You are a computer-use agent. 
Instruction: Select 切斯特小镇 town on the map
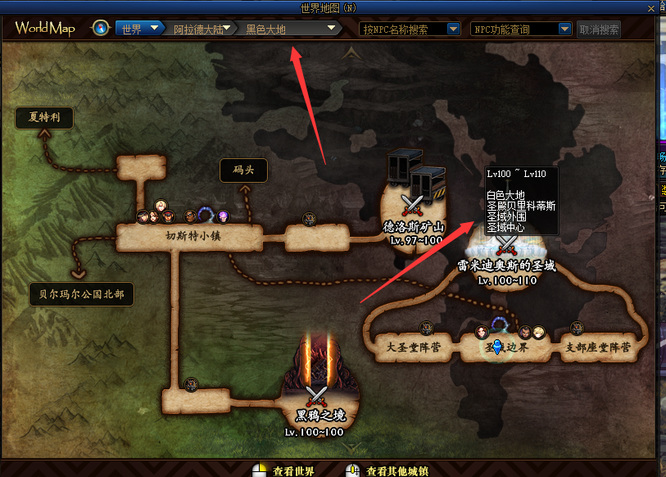(x=189, y=237)
